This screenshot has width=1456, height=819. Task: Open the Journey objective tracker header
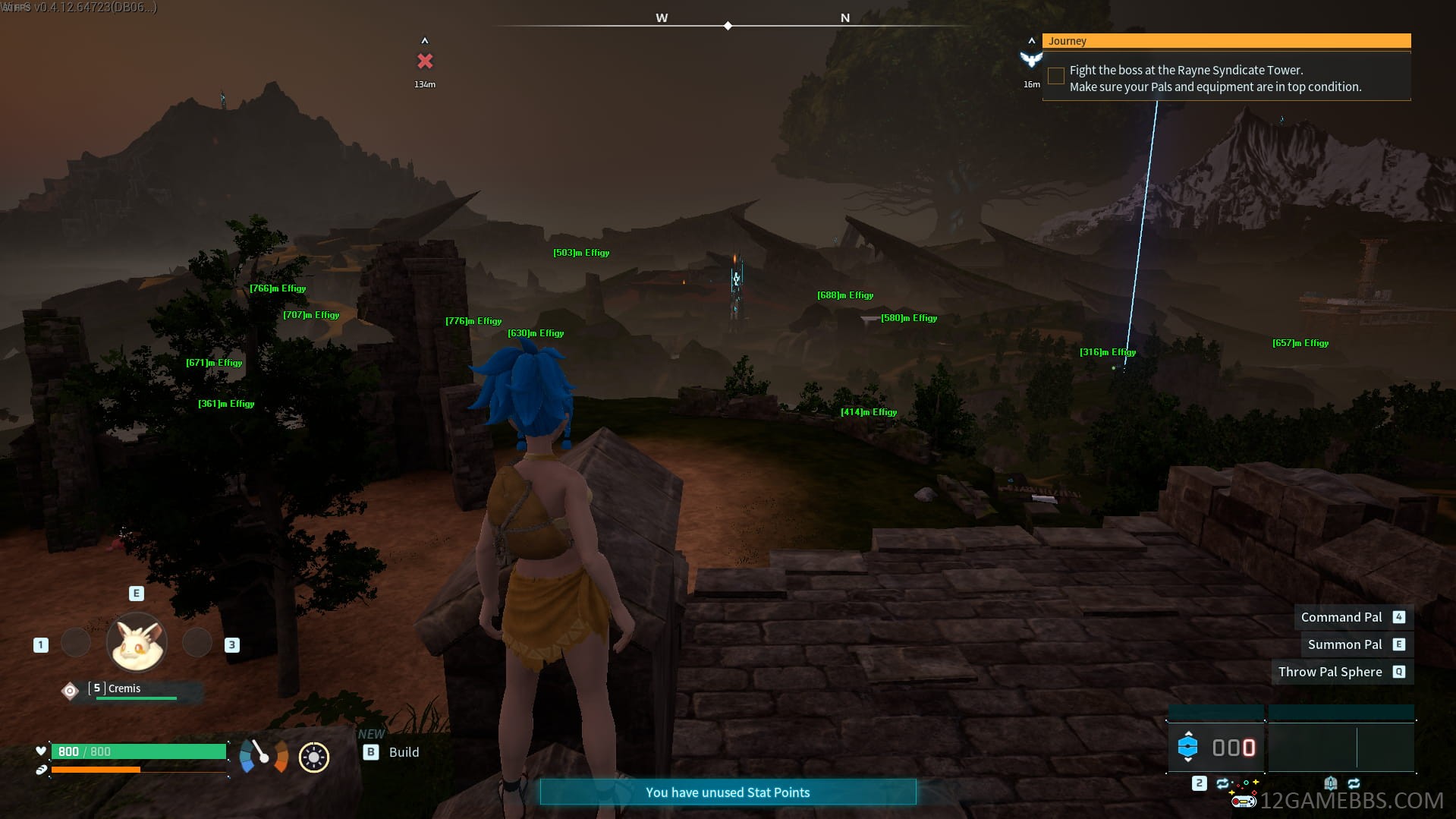[1225, 41]
